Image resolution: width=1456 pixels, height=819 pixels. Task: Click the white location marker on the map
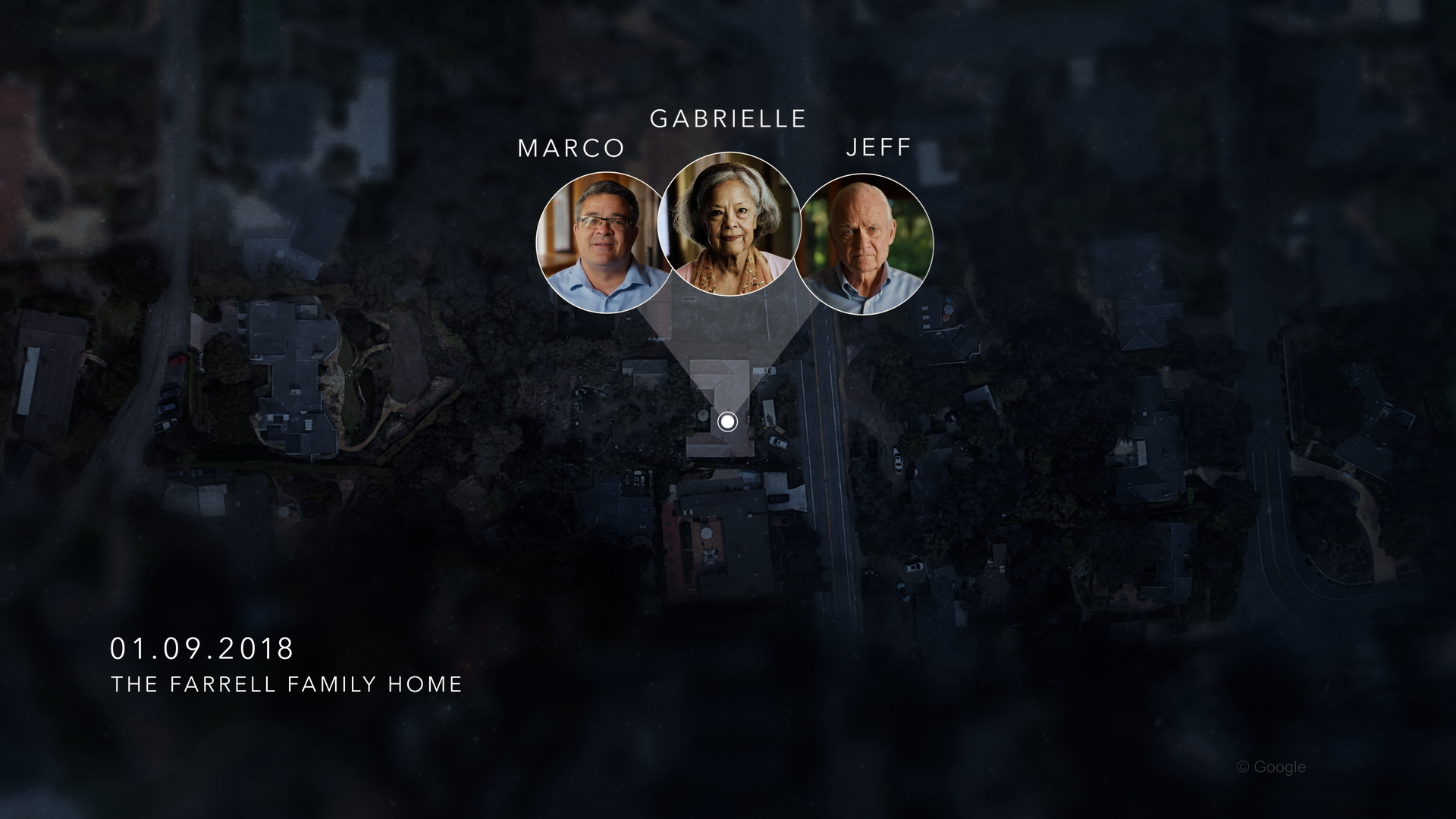click(727, 422)
